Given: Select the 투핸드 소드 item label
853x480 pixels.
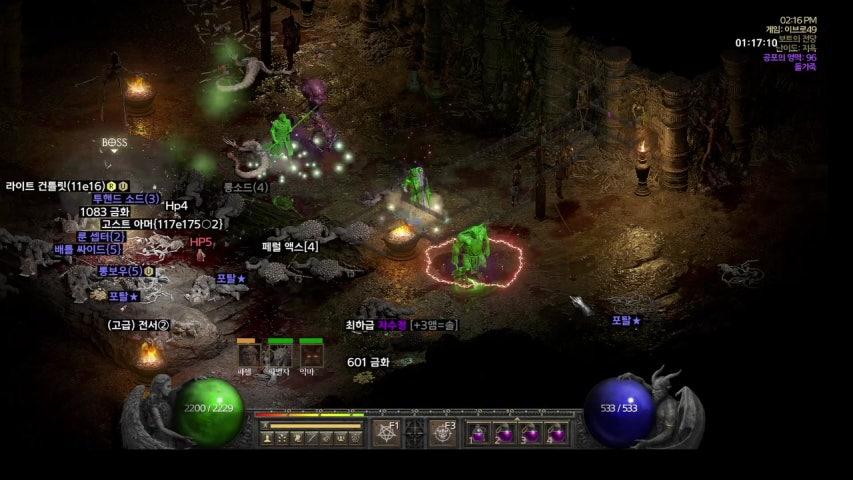Looking at the screenshot, I should point(126,199).
